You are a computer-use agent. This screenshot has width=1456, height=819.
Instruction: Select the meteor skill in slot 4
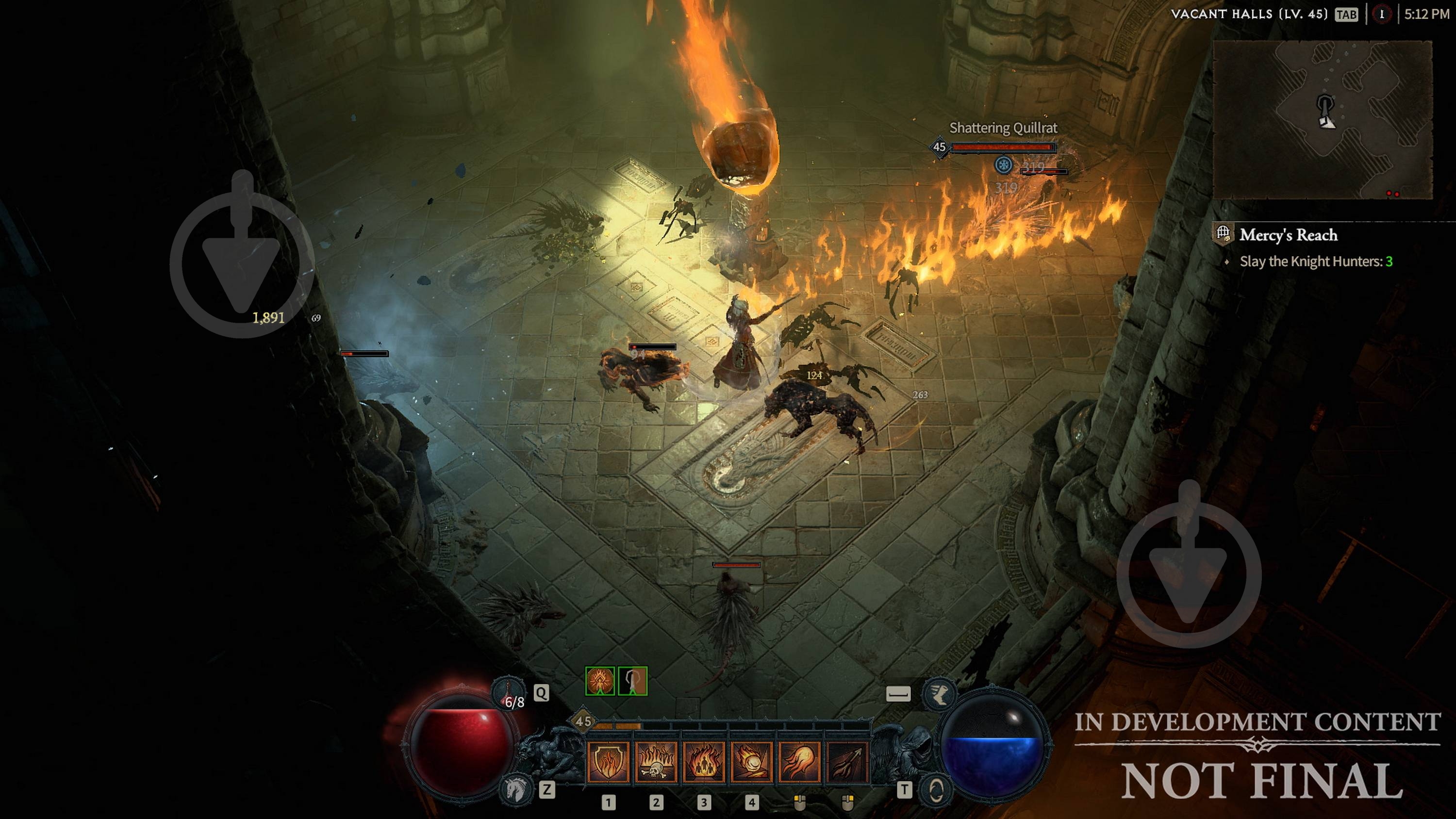tap(752, 764)
